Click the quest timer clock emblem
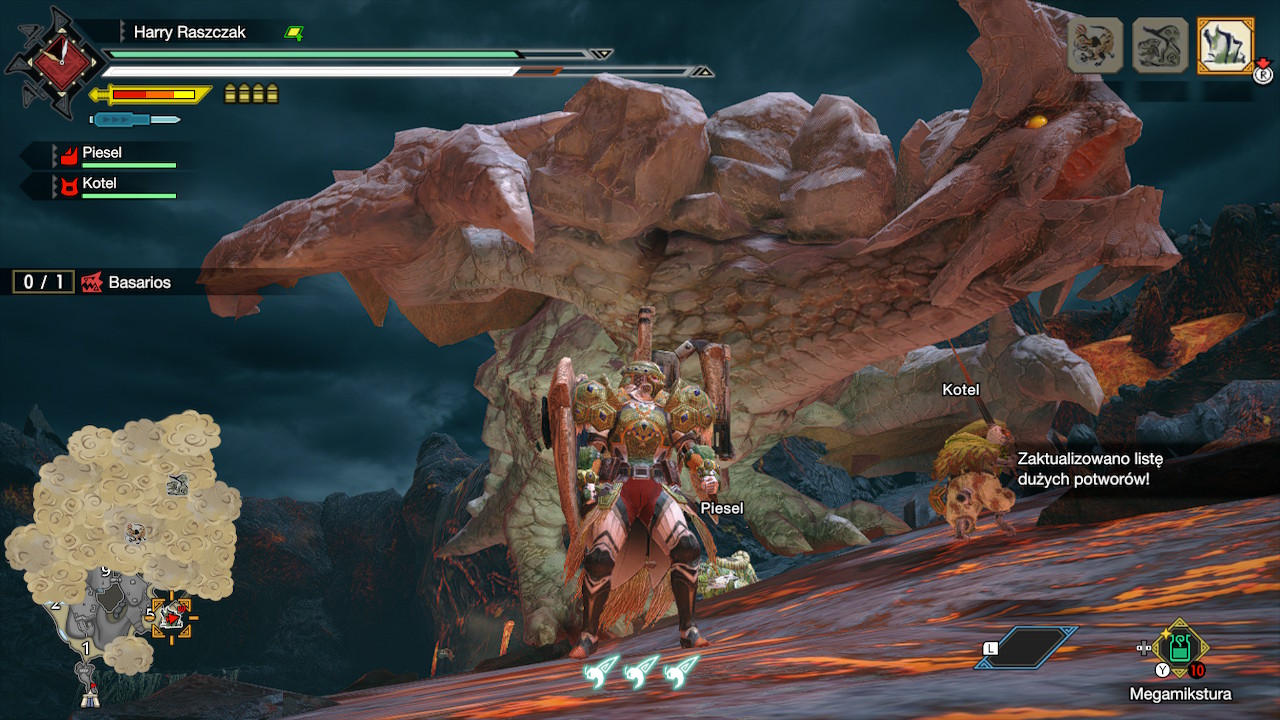Viewport: 1280px width, 720px height. coord(58,62)
